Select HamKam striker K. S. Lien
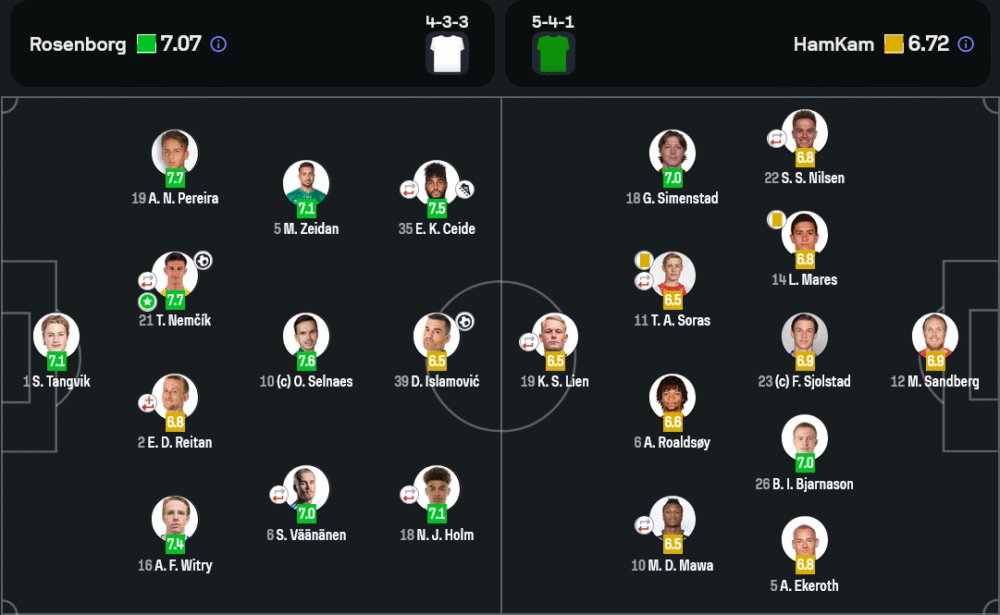Viewport: 1000px width, 615px height. coord(555,337)
